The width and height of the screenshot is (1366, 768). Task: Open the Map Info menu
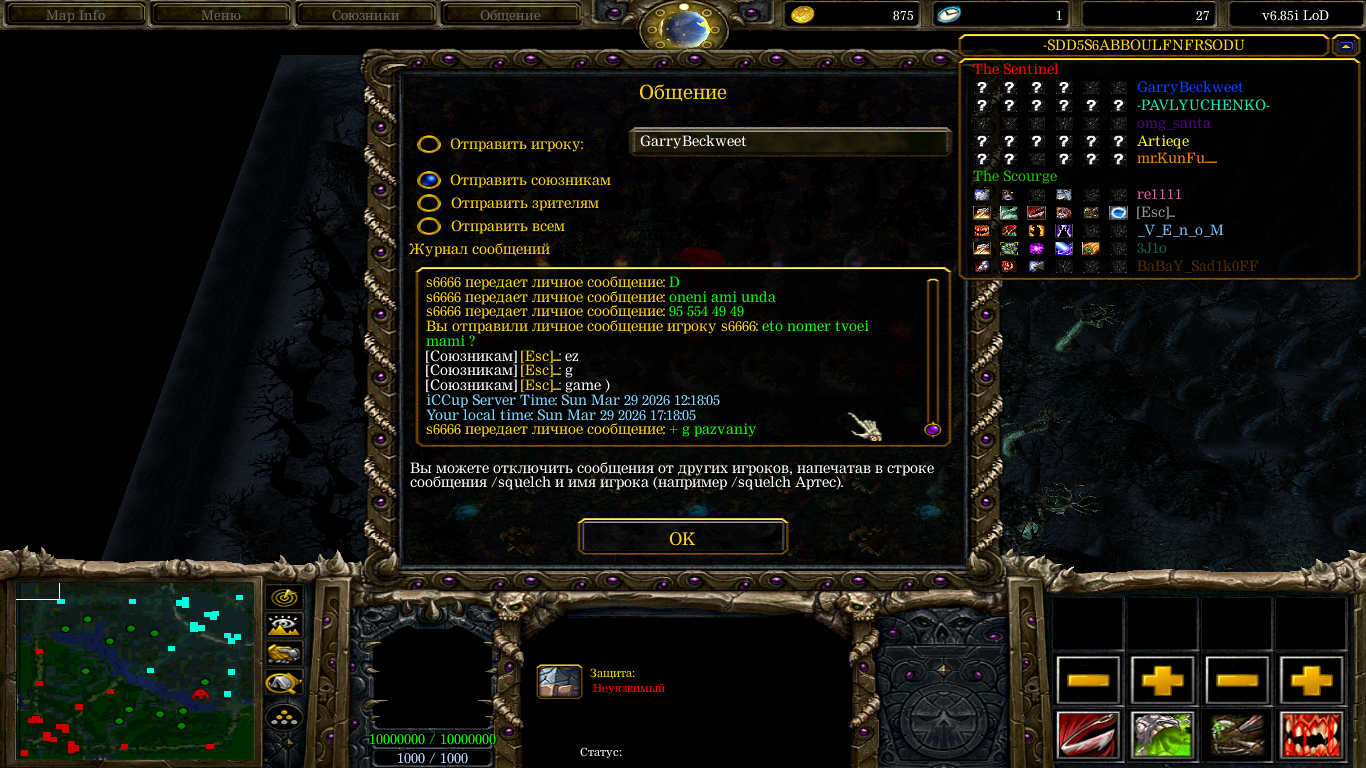point(76,15)
